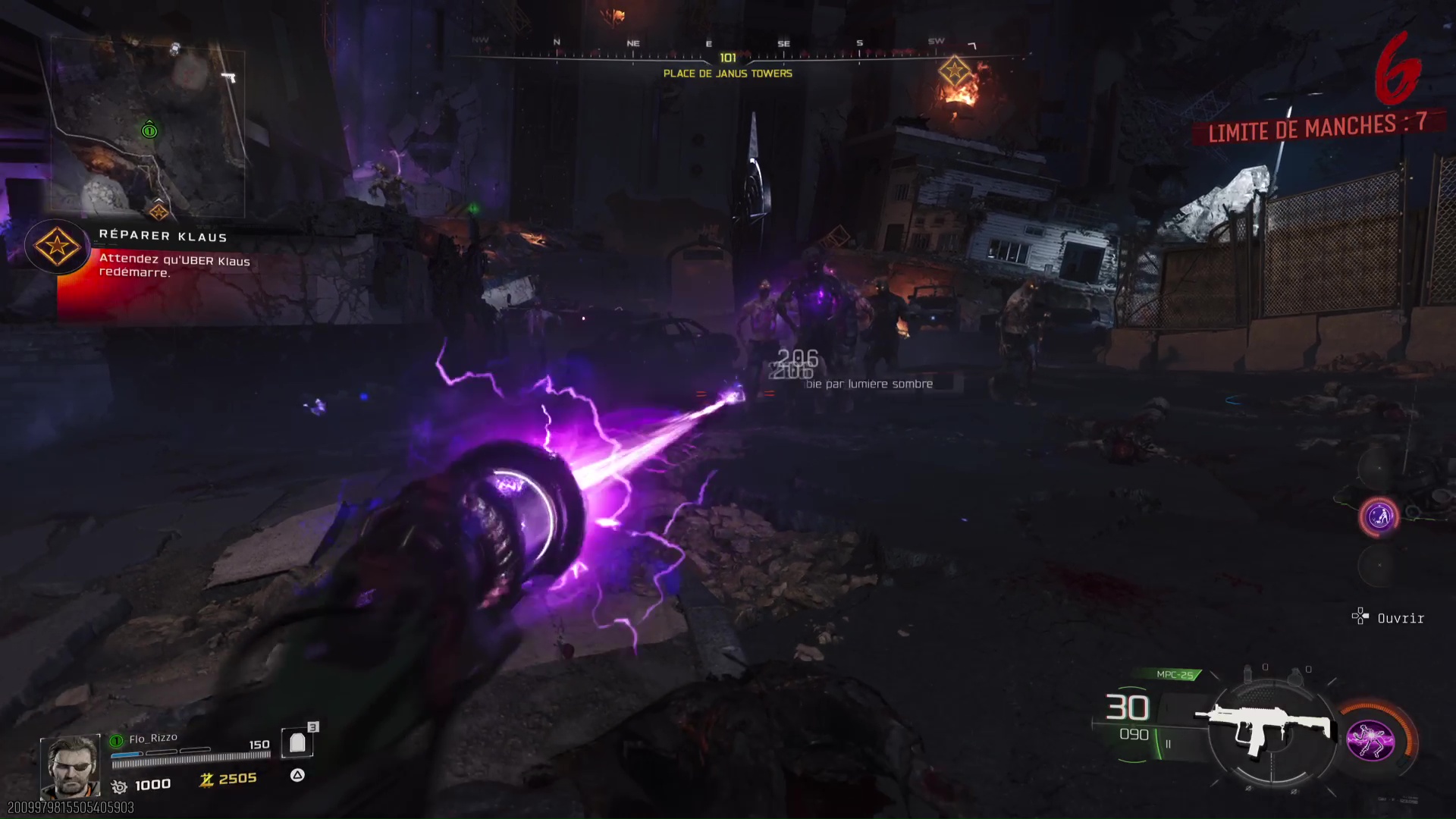This screenshot has width=1456, height=819.
Task: Open the green objective marker on the minimap
Action: pos(149,130)
